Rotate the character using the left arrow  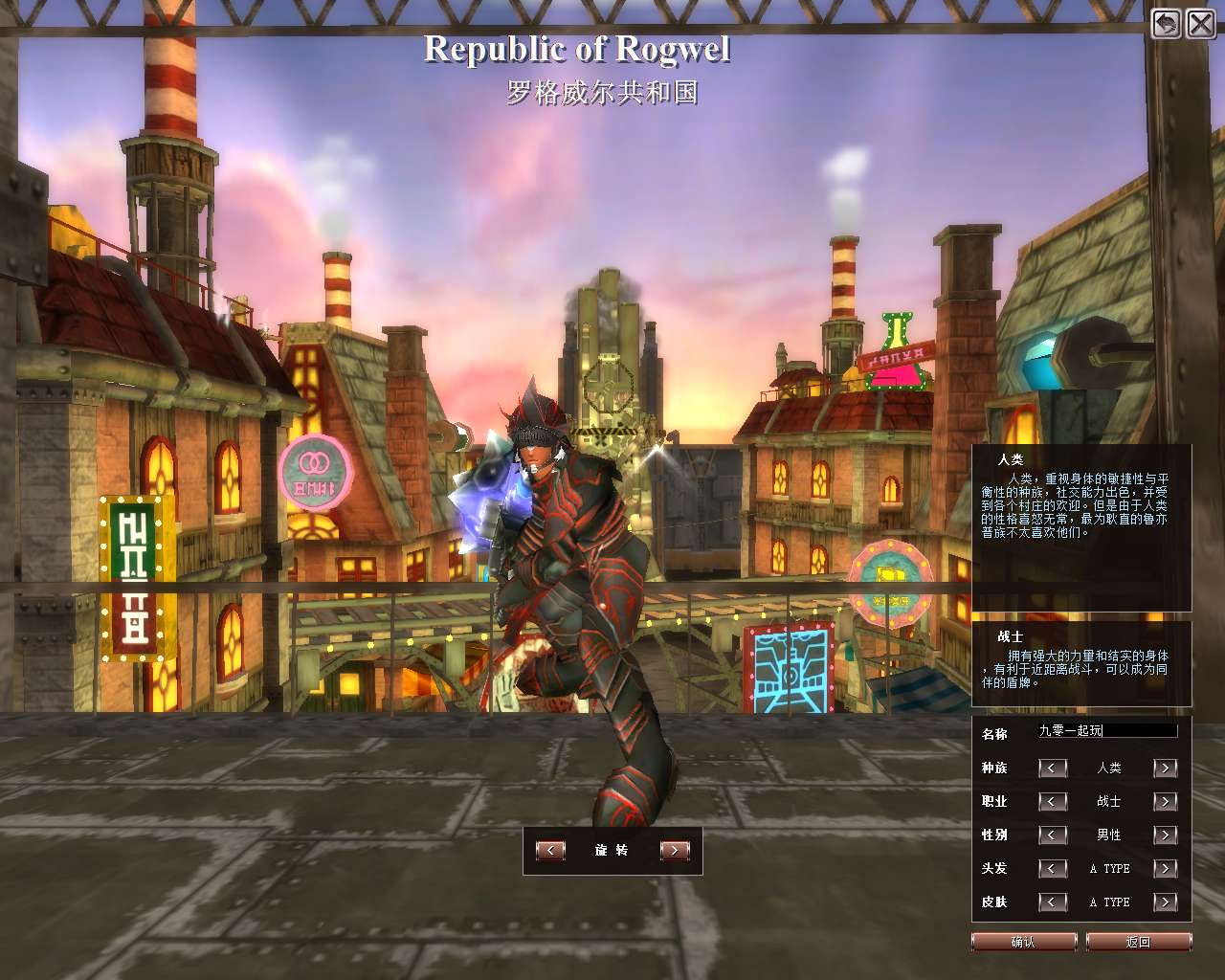click(x=550, y=850)
